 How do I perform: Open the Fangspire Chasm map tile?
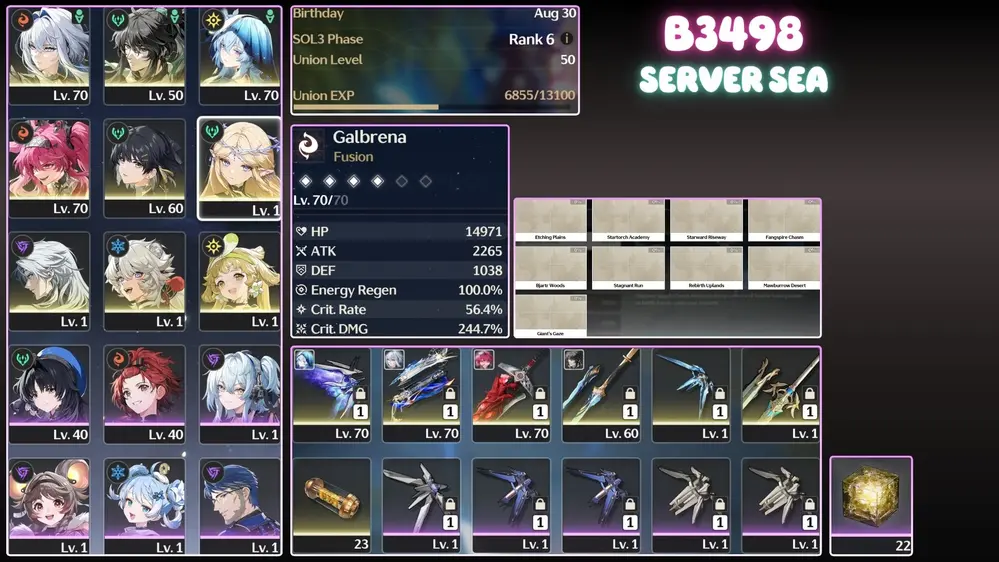tap(784, 220)
